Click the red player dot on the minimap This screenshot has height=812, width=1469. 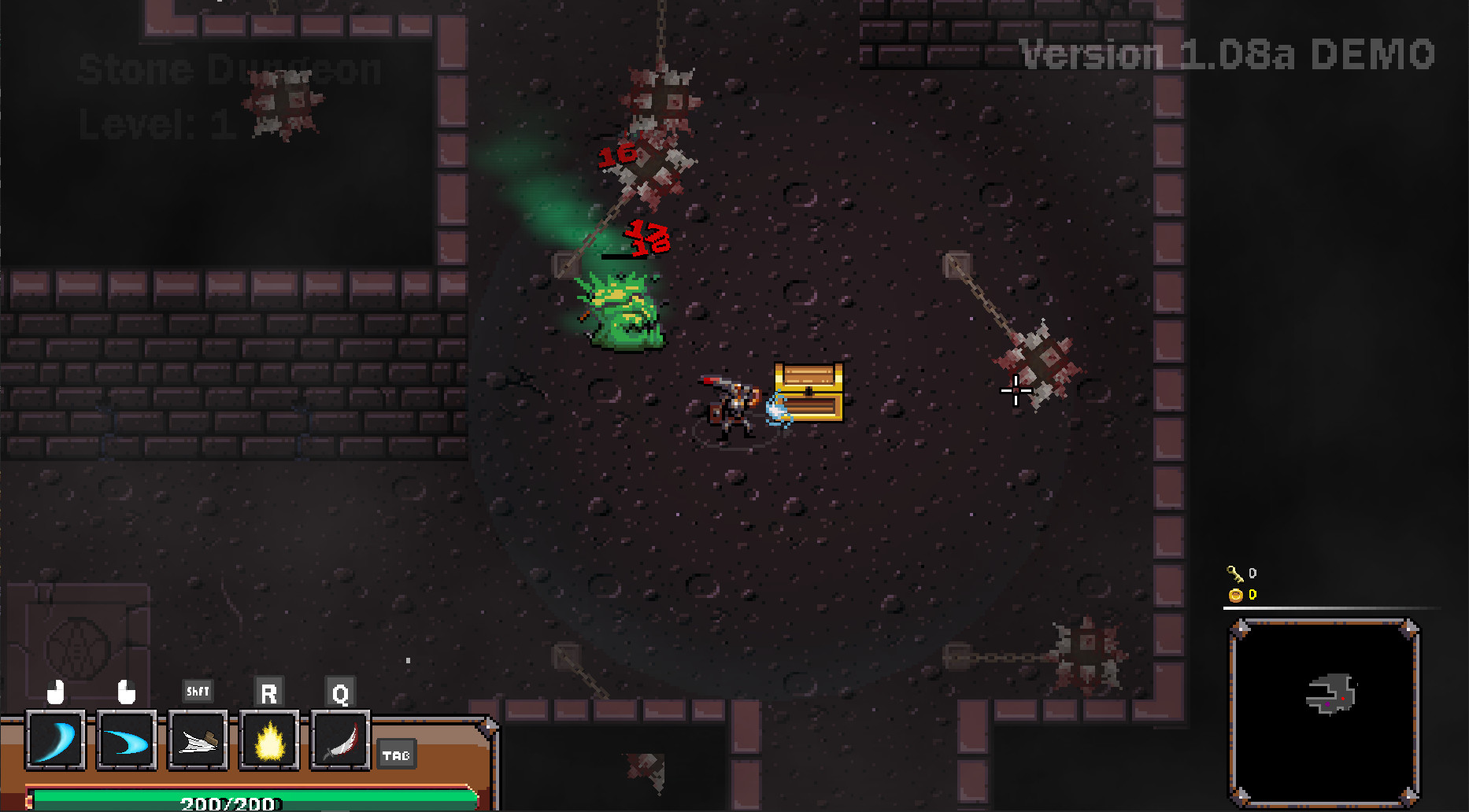point(1343,698)
